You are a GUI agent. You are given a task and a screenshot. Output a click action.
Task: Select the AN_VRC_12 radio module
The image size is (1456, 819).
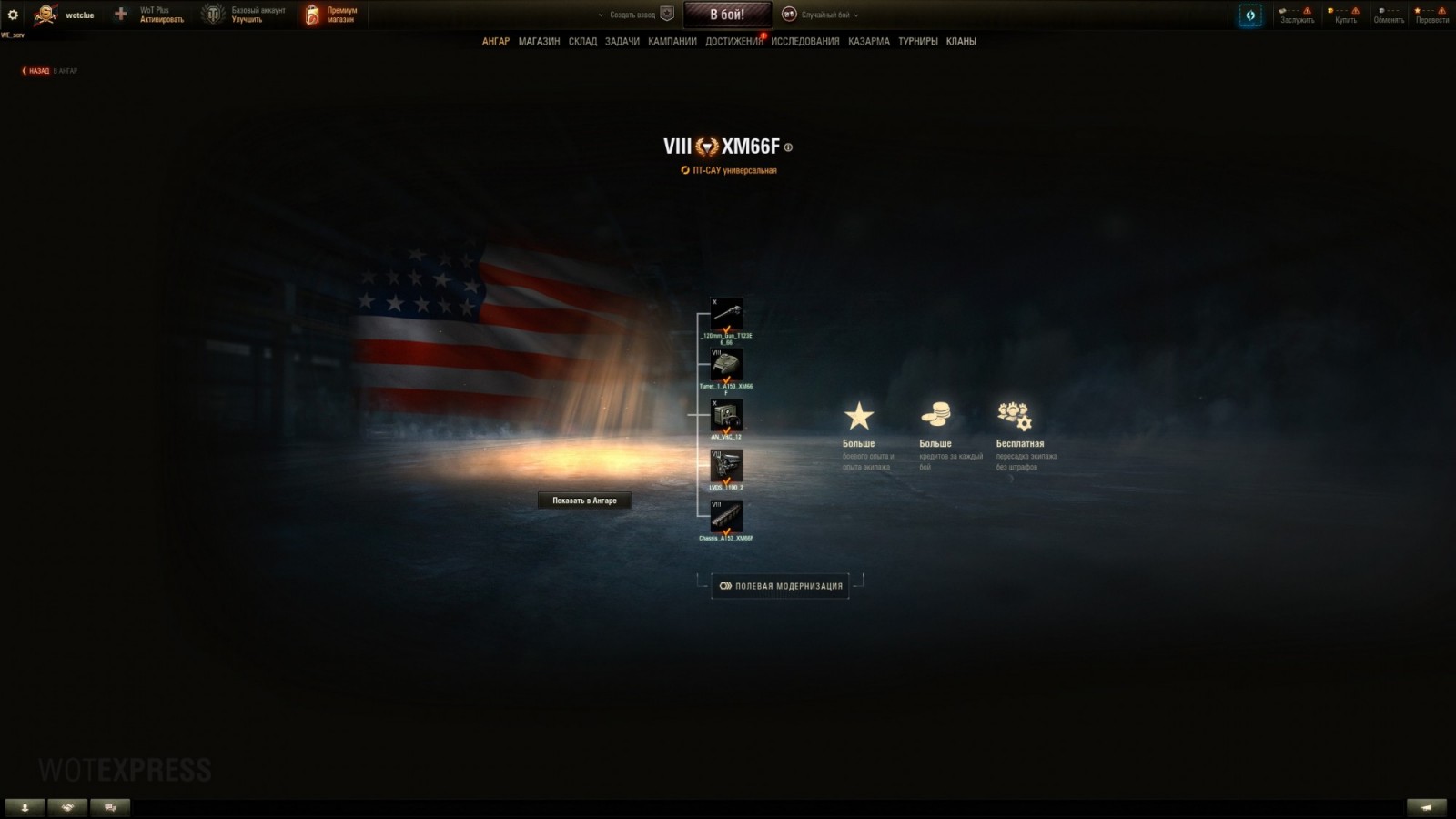tap(727, 416)
